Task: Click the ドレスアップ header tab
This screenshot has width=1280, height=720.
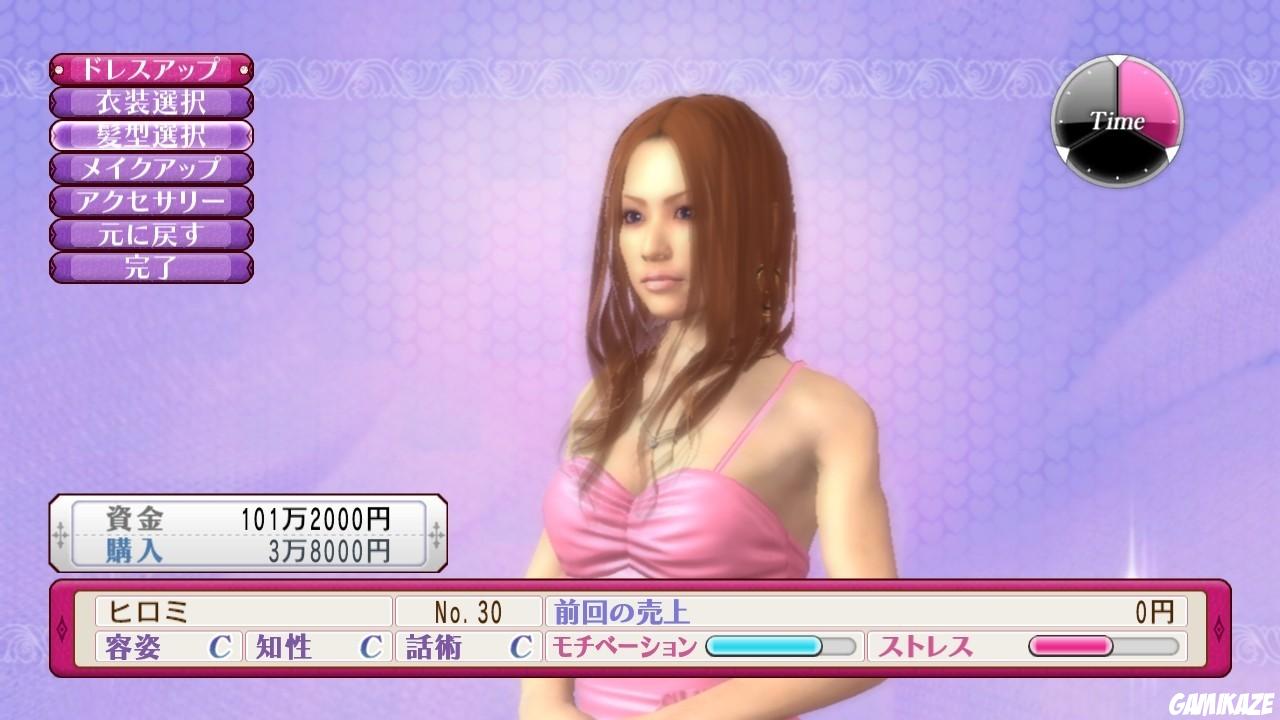Action: click(150, 68)
